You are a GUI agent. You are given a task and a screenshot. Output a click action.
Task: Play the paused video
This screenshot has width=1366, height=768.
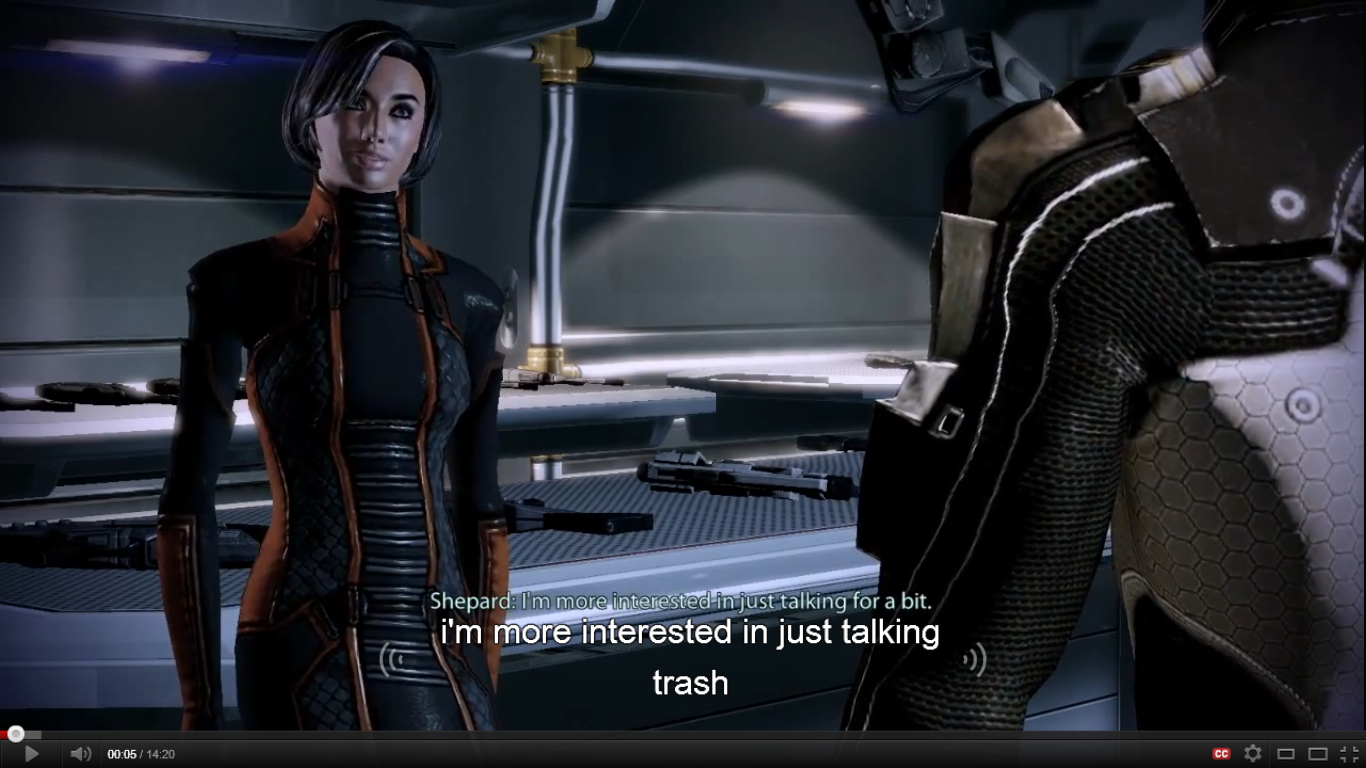31,754
